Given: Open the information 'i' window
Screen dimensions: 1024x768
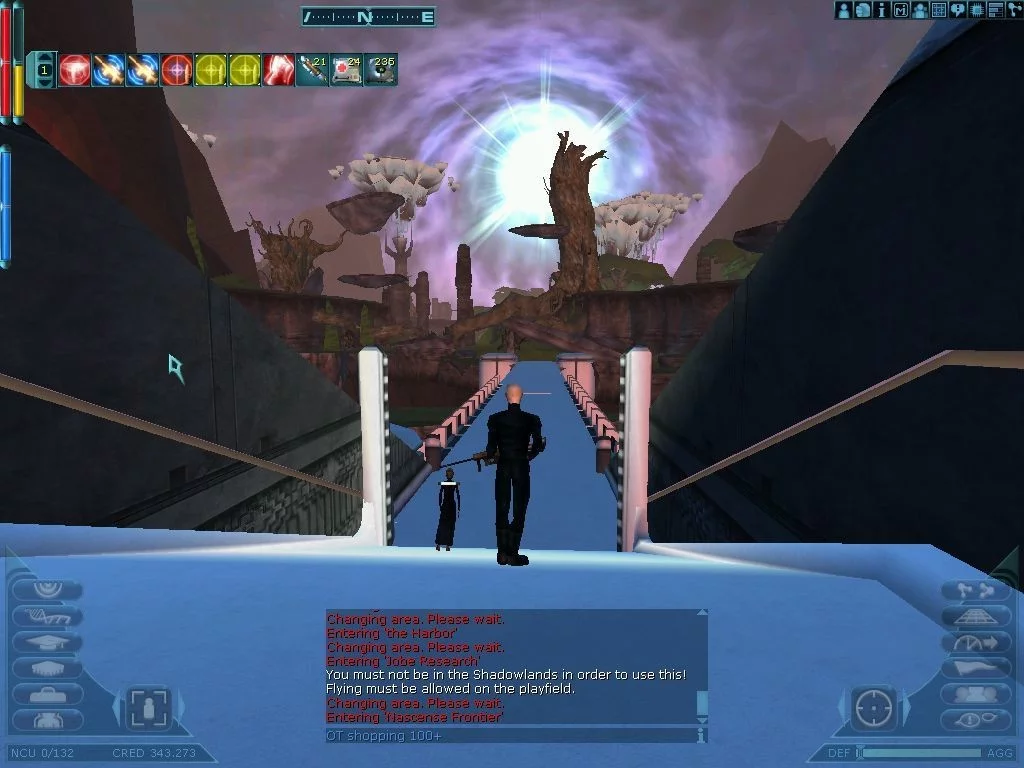Looking at the screenshot, I should pyautogui.click(x=881, y=10).
